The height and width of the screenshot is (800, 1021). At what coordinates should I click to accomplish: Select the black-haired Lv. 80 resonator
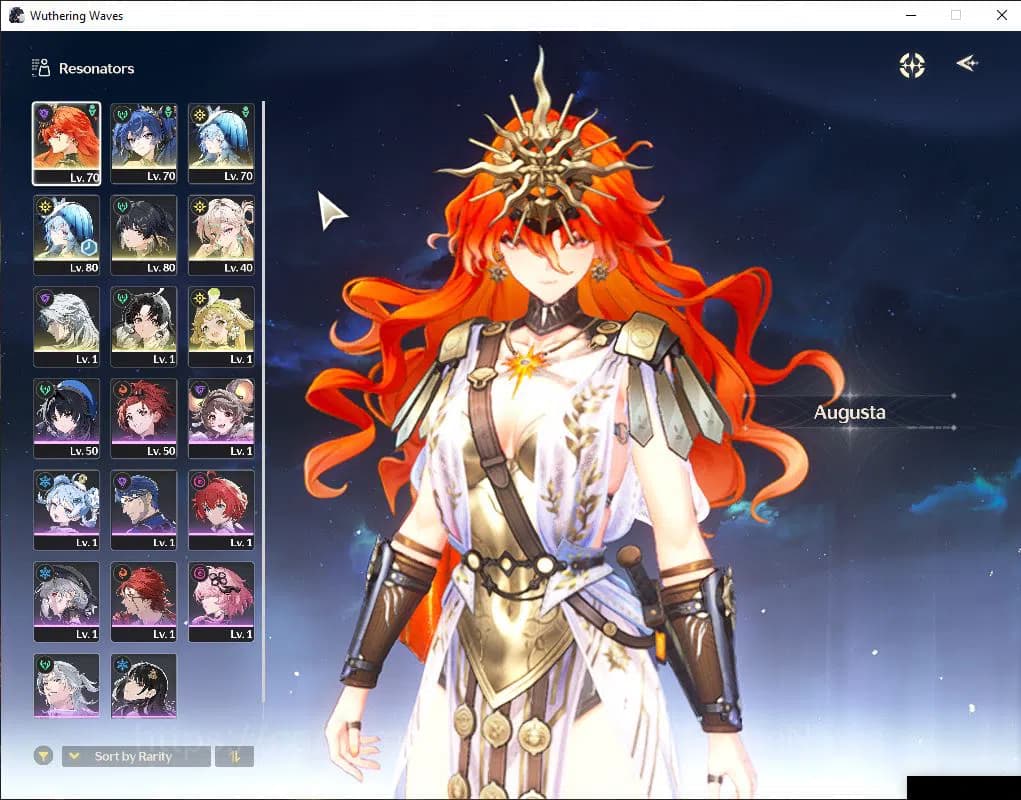click(143, 234)
